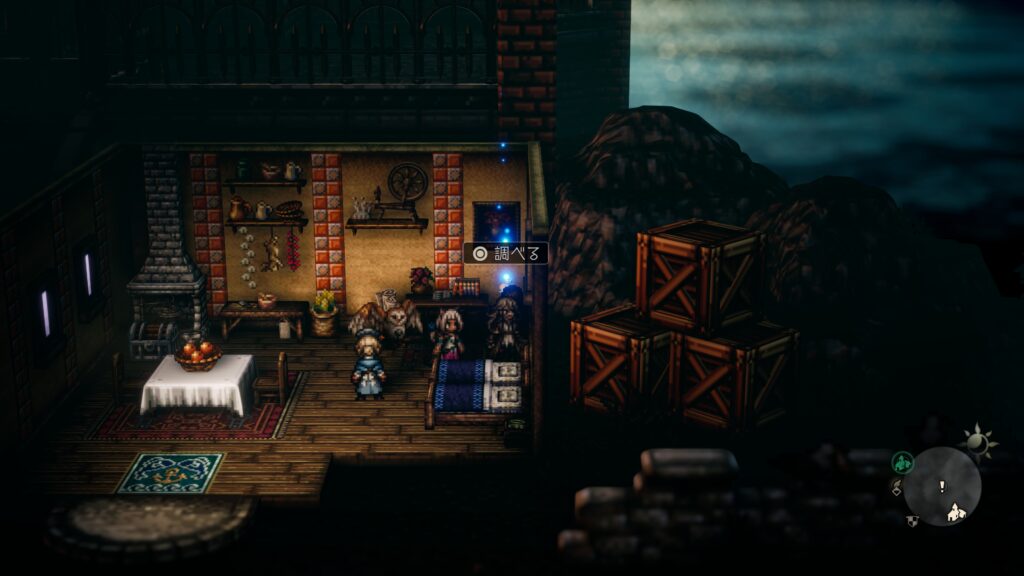The width and height of the screenshot is (1024, 576).
Task: Click the leaf and diamond icon beside minimap
Action: tap(896, 489)
